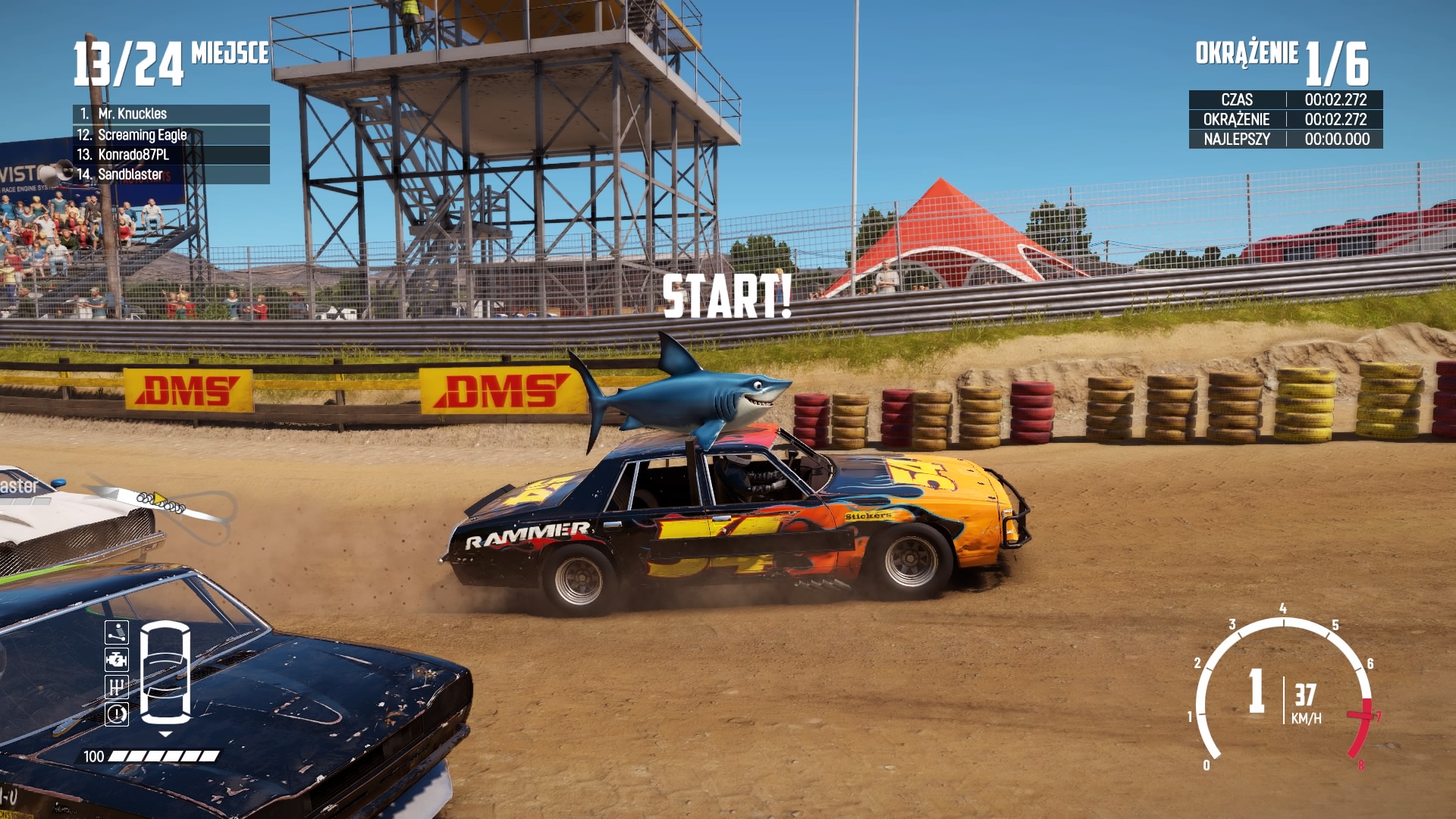Pick Sandblaster in the position list
1456x819 pixels.
171,174
